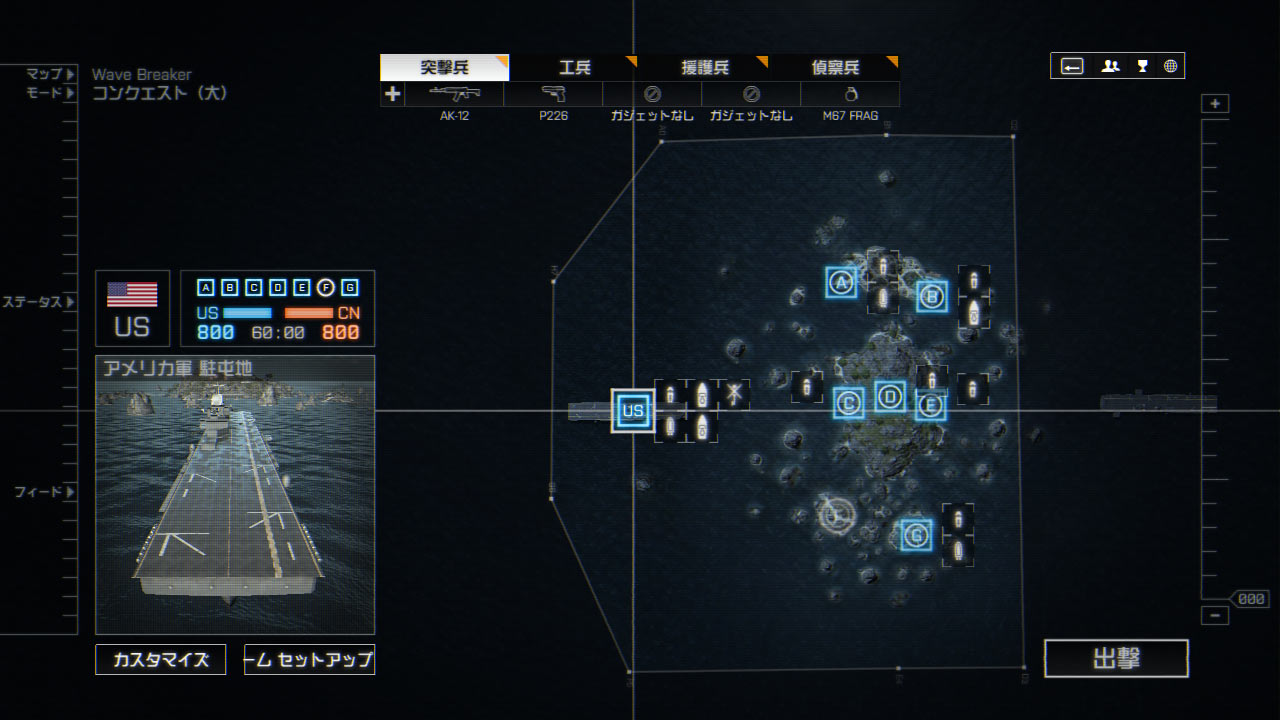Select the US base spawn point
The image size is (1280, 720).
[x=632, y=410]
